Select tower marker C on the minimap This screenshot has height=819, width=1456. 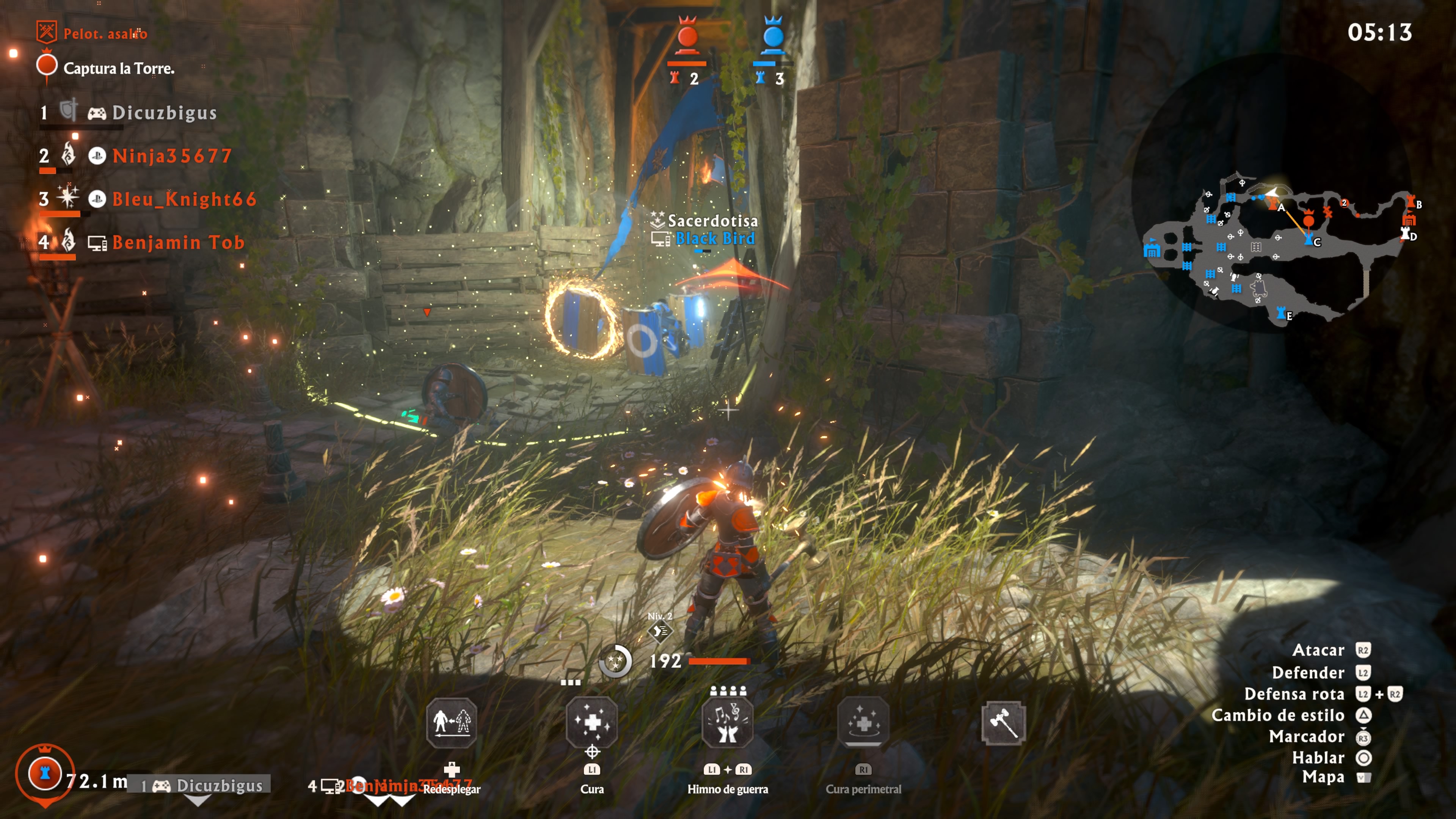pos(1309,240)
